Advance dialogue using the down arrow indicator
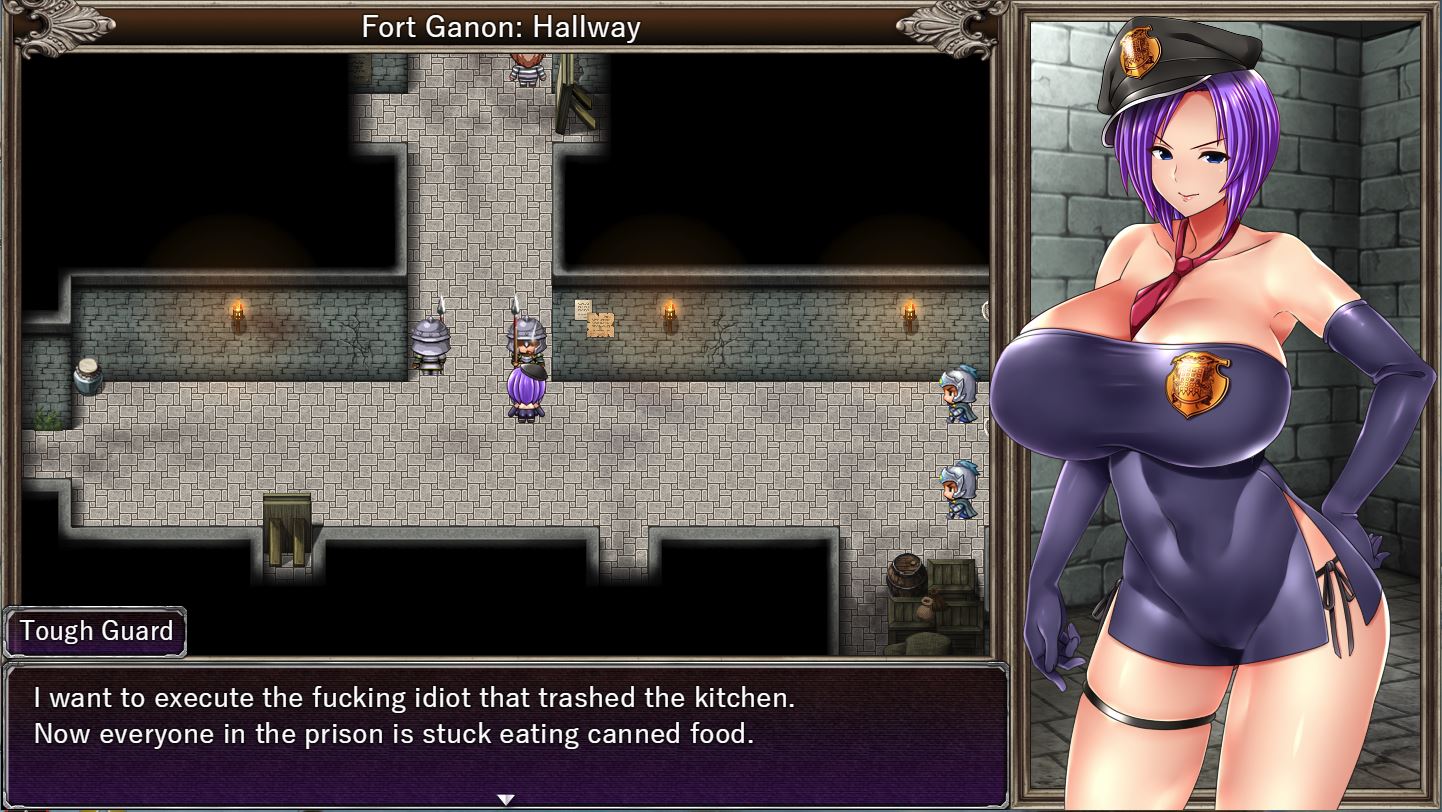The width and height of the screenshot is (1442, 812). pyautogui.click(x=506, y=800)
